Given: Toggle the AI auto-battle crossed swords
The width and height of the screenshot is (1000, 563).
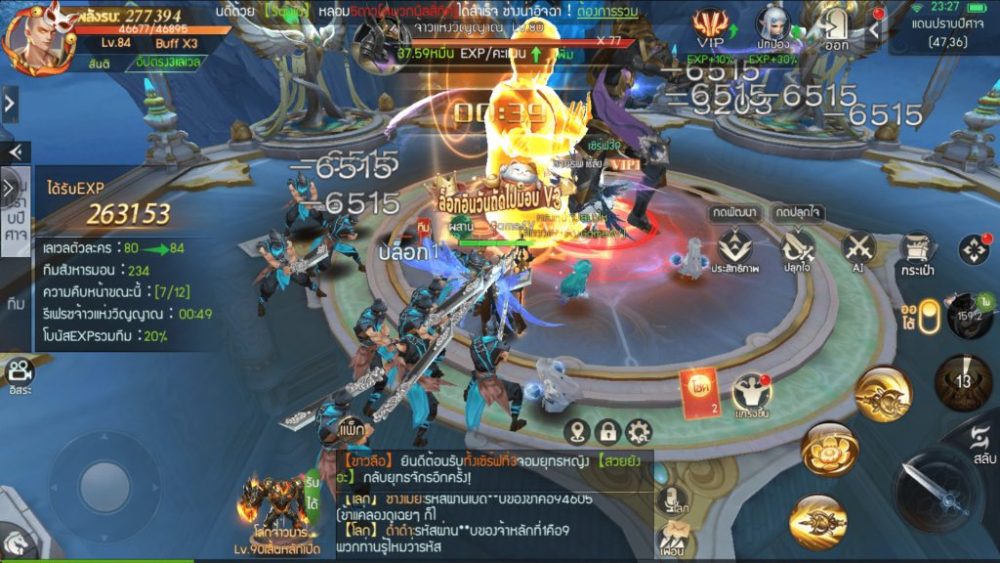Looking at the screenshot, I should tap(858, 248).
